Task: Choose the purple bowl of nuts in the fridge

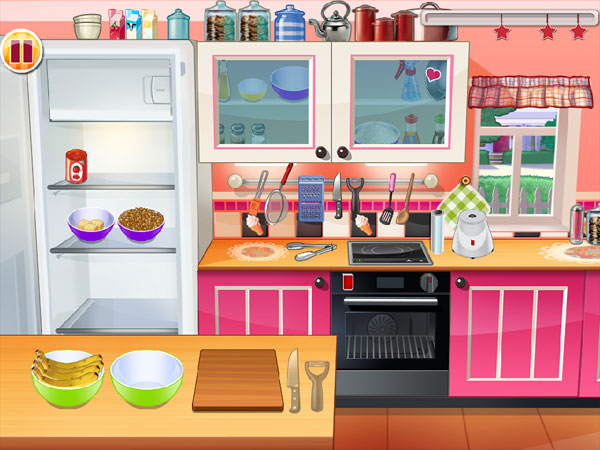Action: (142, 222)
